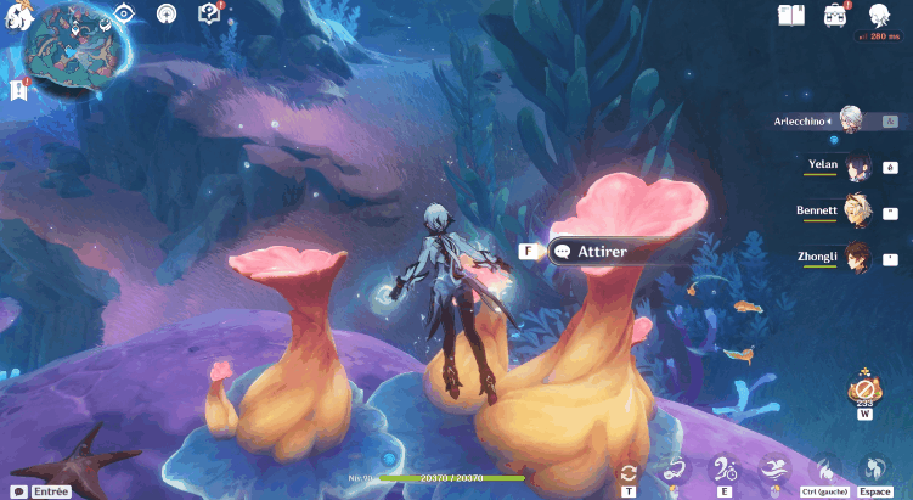Choose the Attirer interaction prompt
This screenshot has width=913, height=500.
pos(601,252)
